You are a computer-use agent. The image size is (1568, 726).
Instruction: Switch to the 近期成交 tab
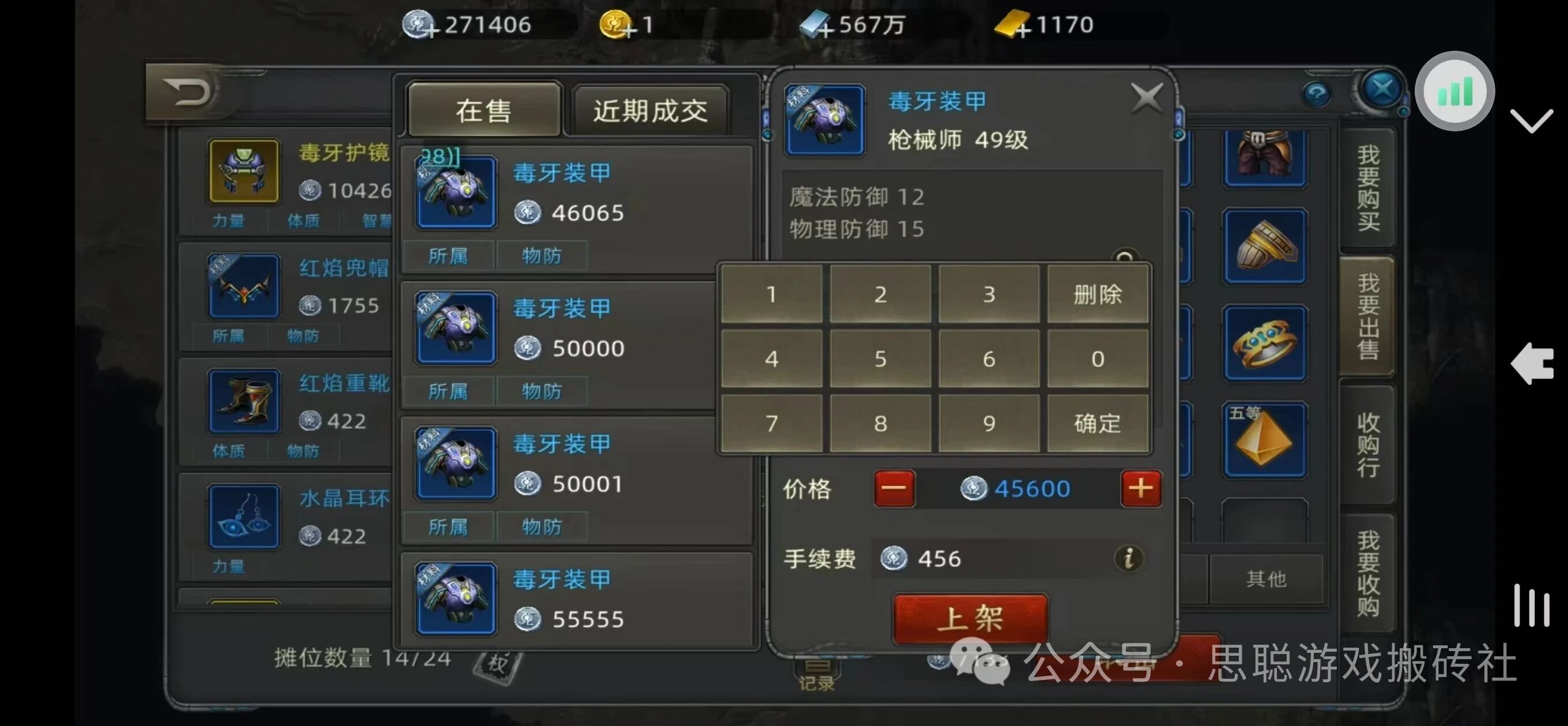[649, 111]
